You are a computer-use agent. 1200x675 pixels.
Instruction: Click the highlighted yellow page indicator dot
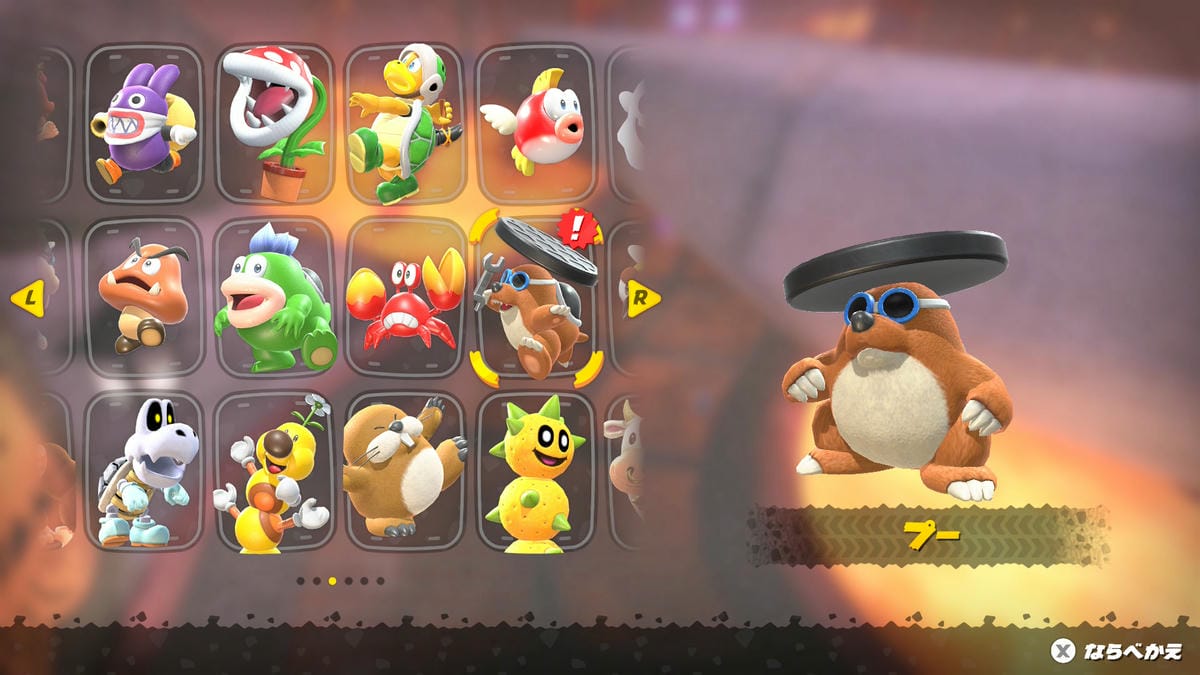point(333,580)
